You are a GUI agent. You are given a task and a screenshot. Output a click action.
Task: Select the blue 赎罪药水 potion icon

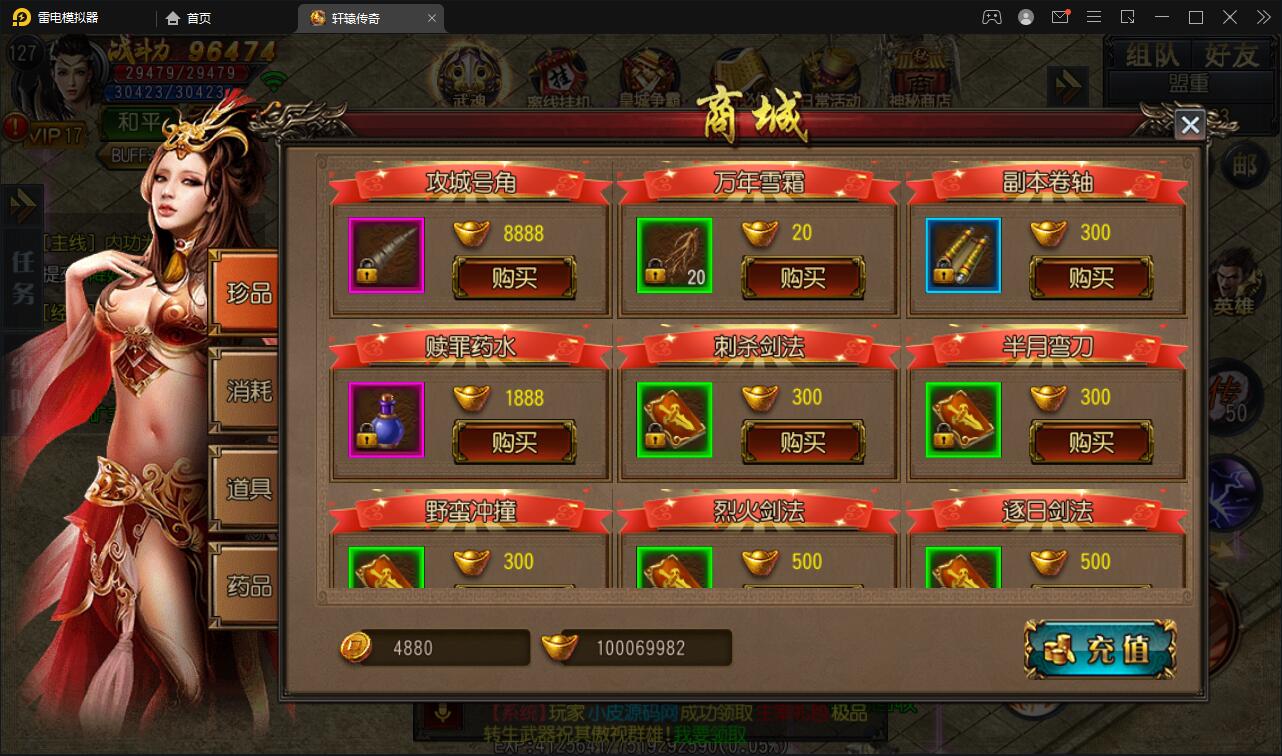click(386, 419)
